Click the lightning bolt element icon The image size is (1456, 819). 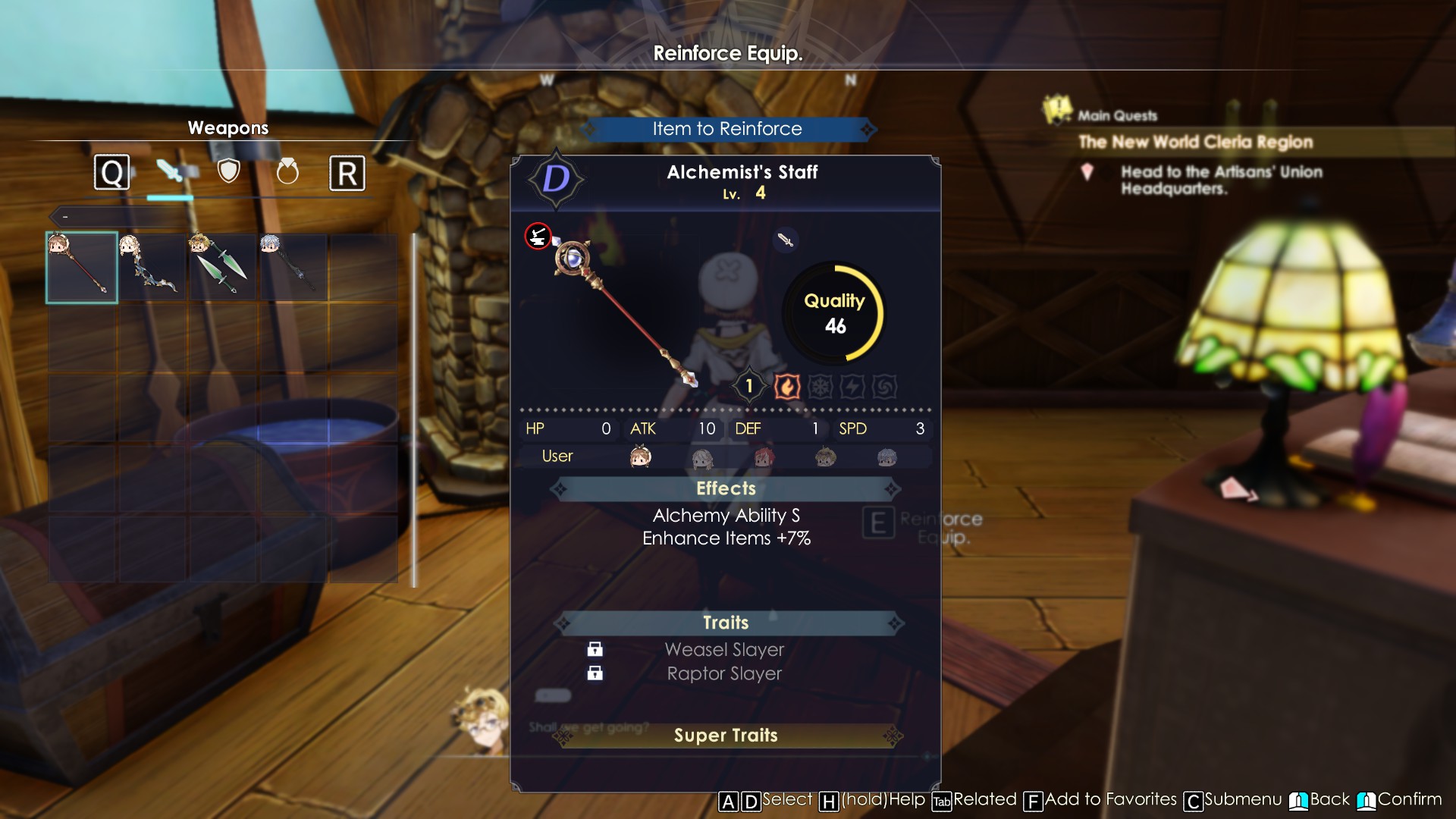tap(852, 387)
